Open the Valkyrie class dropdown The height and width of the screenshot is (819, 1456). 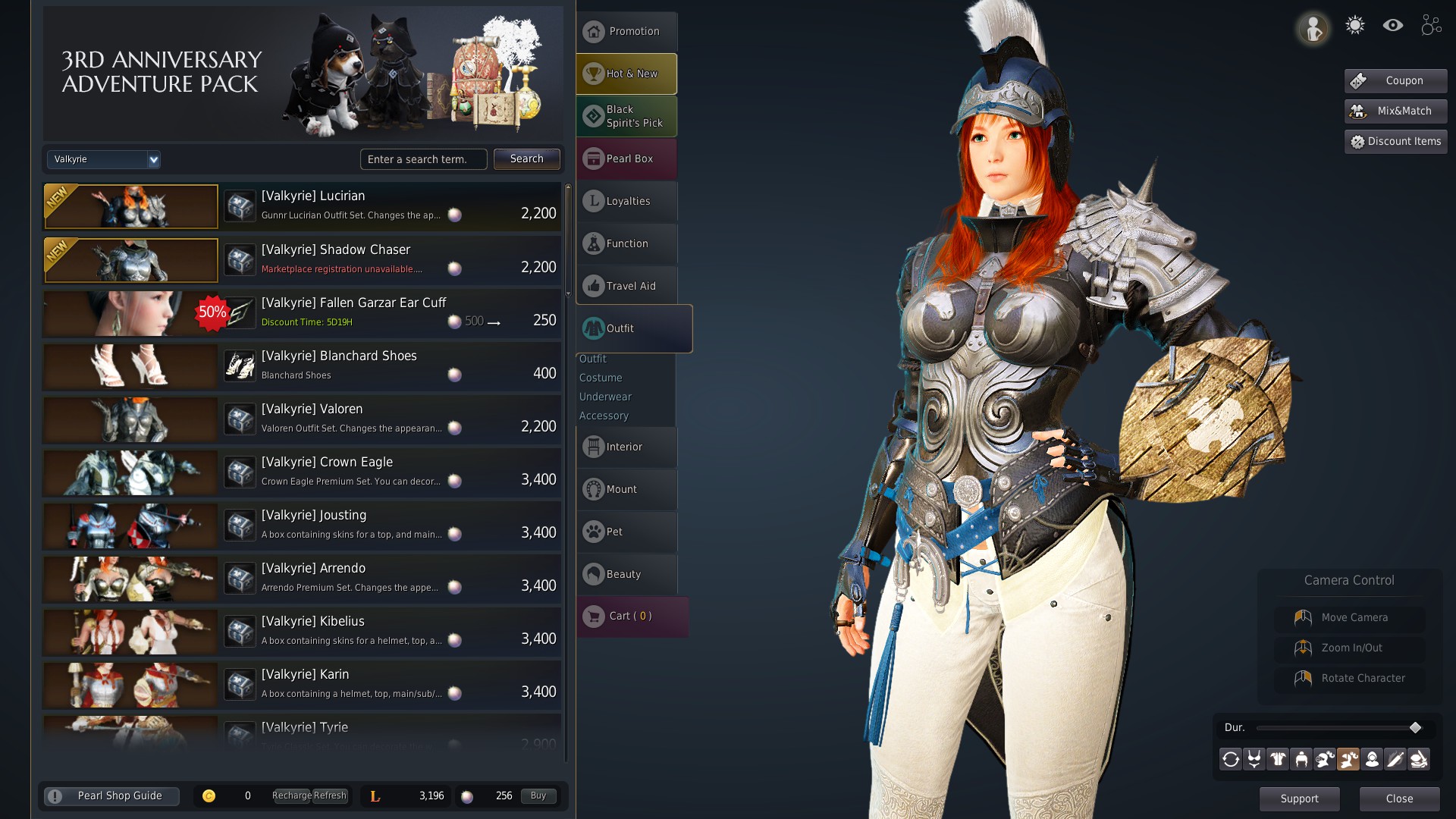[104, 159]
